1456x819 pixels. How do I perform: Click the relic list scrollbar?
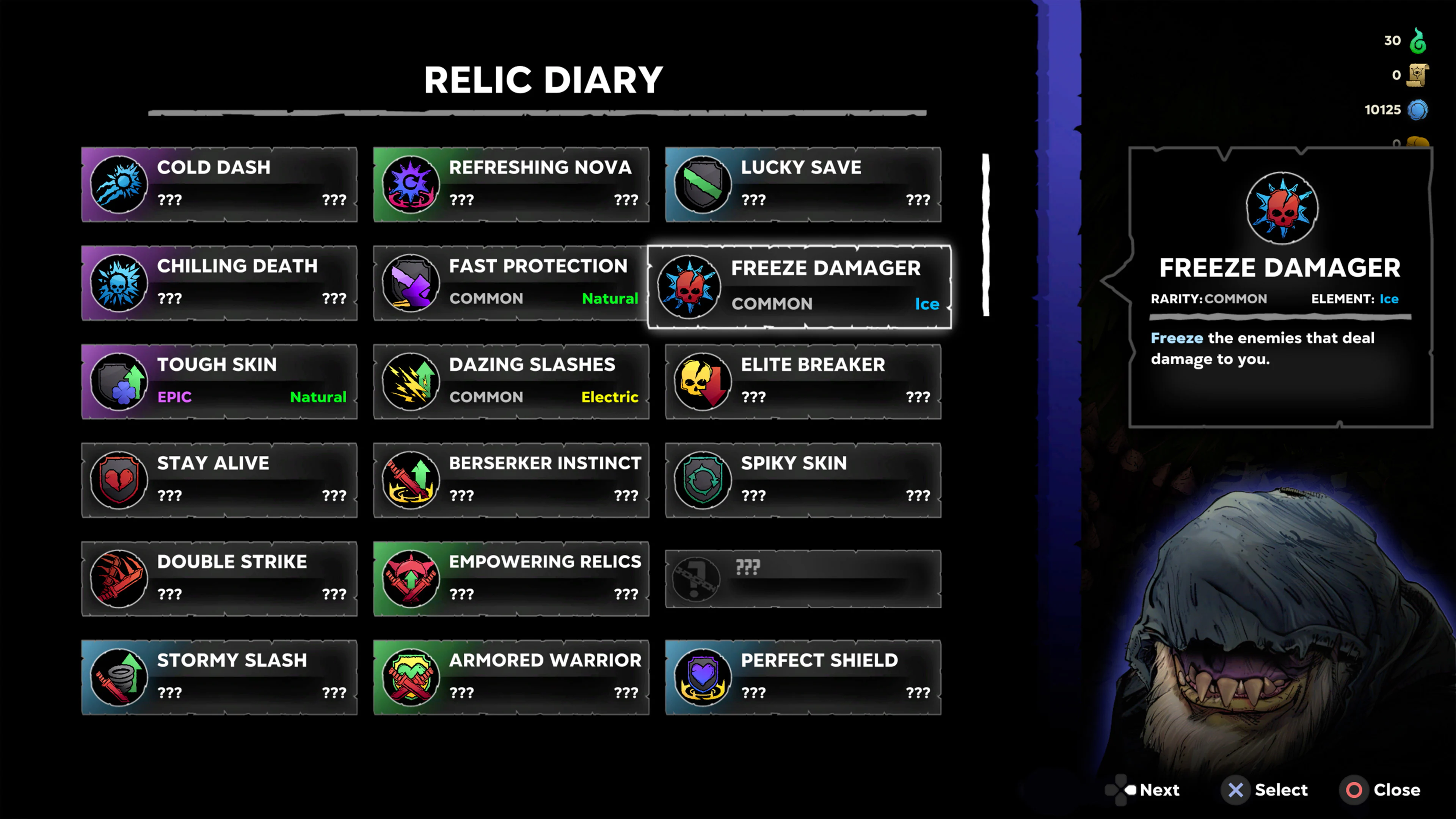(x=986, y=235)
